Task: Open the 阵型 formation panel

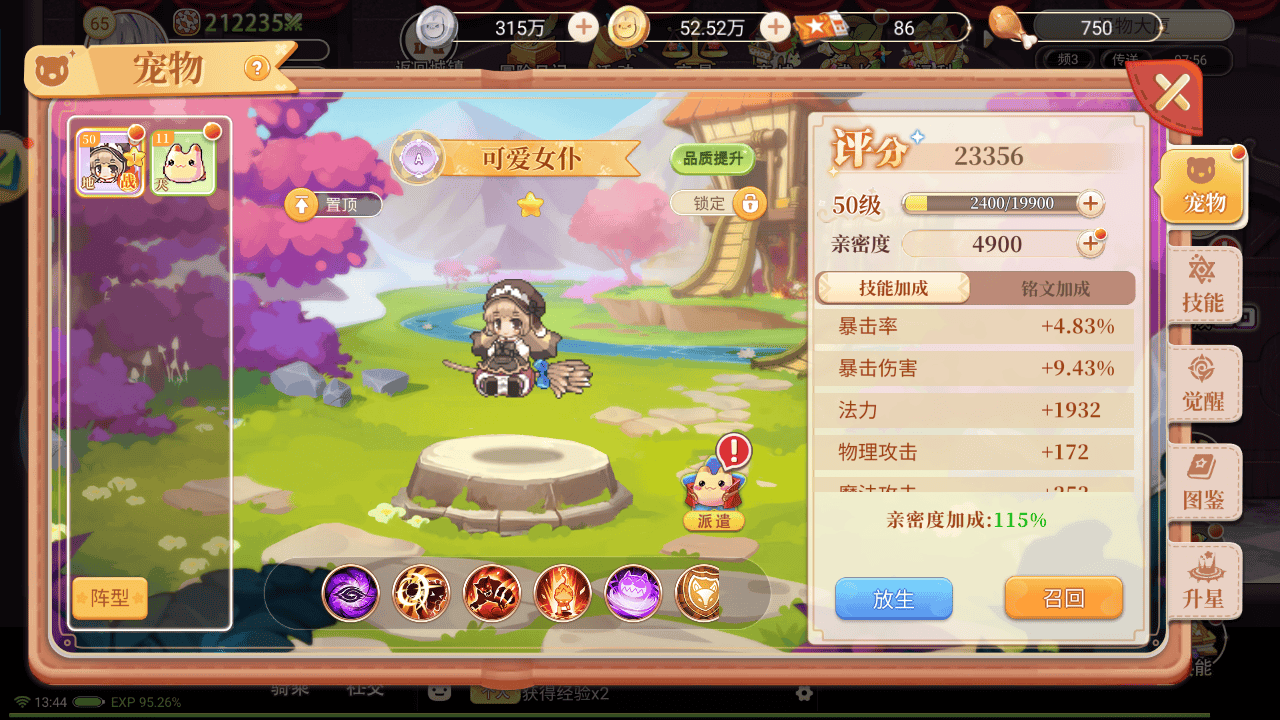Action: 109,598
